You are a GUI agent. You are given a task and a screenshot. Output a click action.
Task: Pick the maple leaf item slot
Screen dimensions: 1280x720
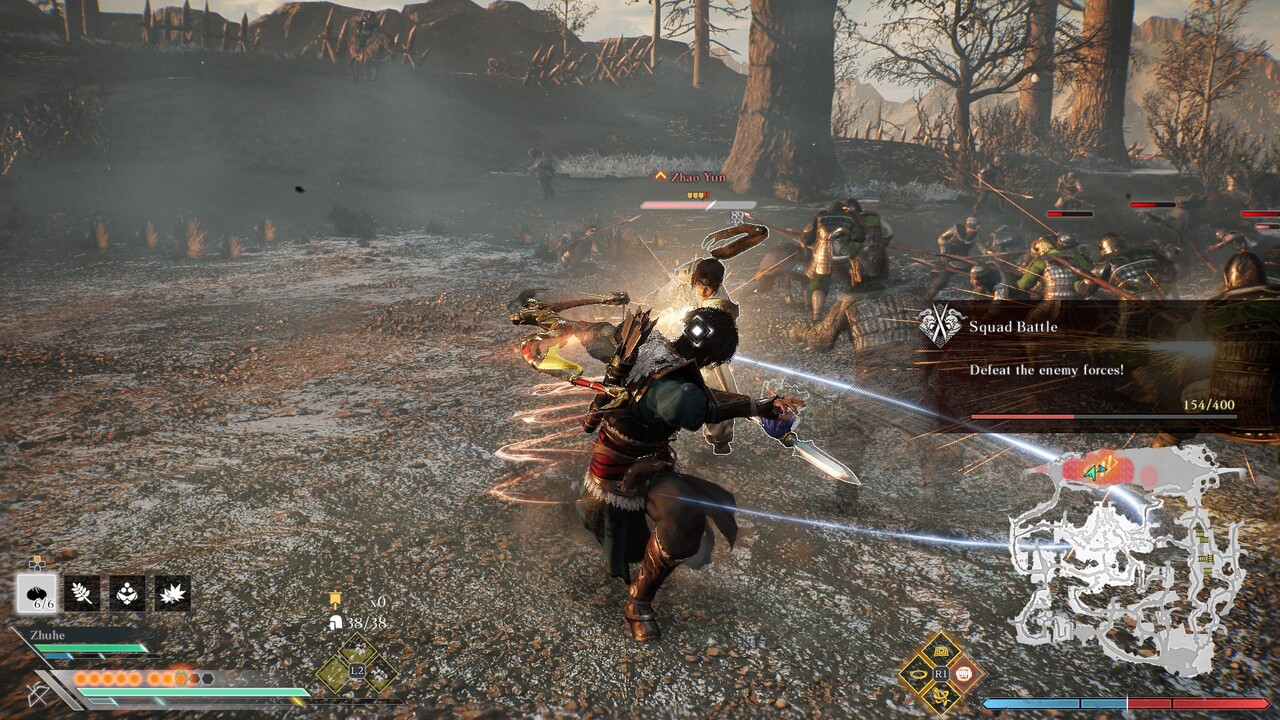(x=172, y=593)
